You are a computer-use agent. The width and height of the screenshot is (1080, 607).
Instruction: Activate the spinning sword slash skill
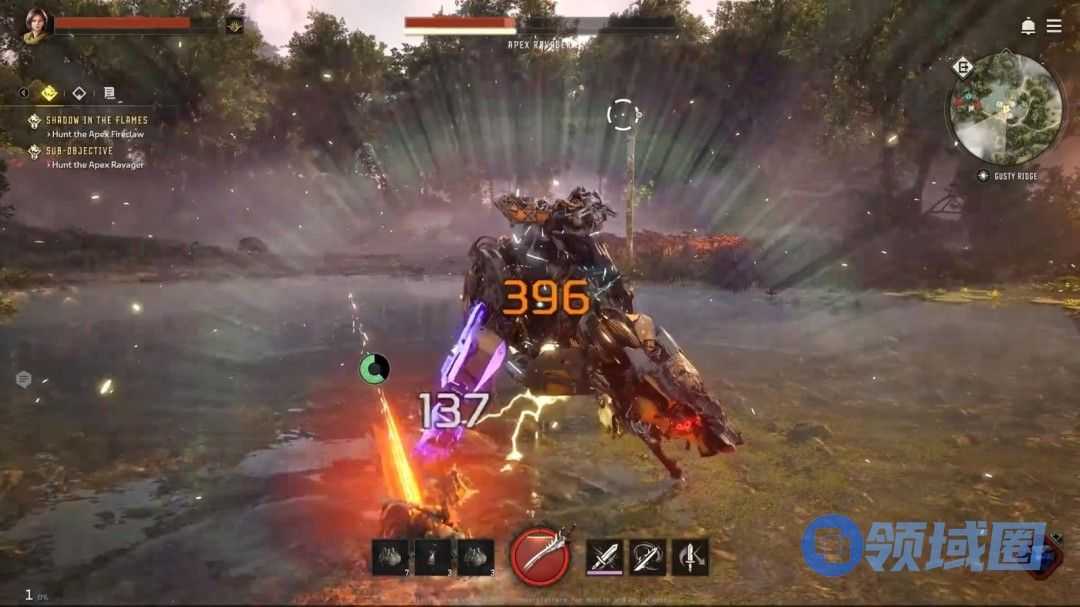click(x=647, y=557)
